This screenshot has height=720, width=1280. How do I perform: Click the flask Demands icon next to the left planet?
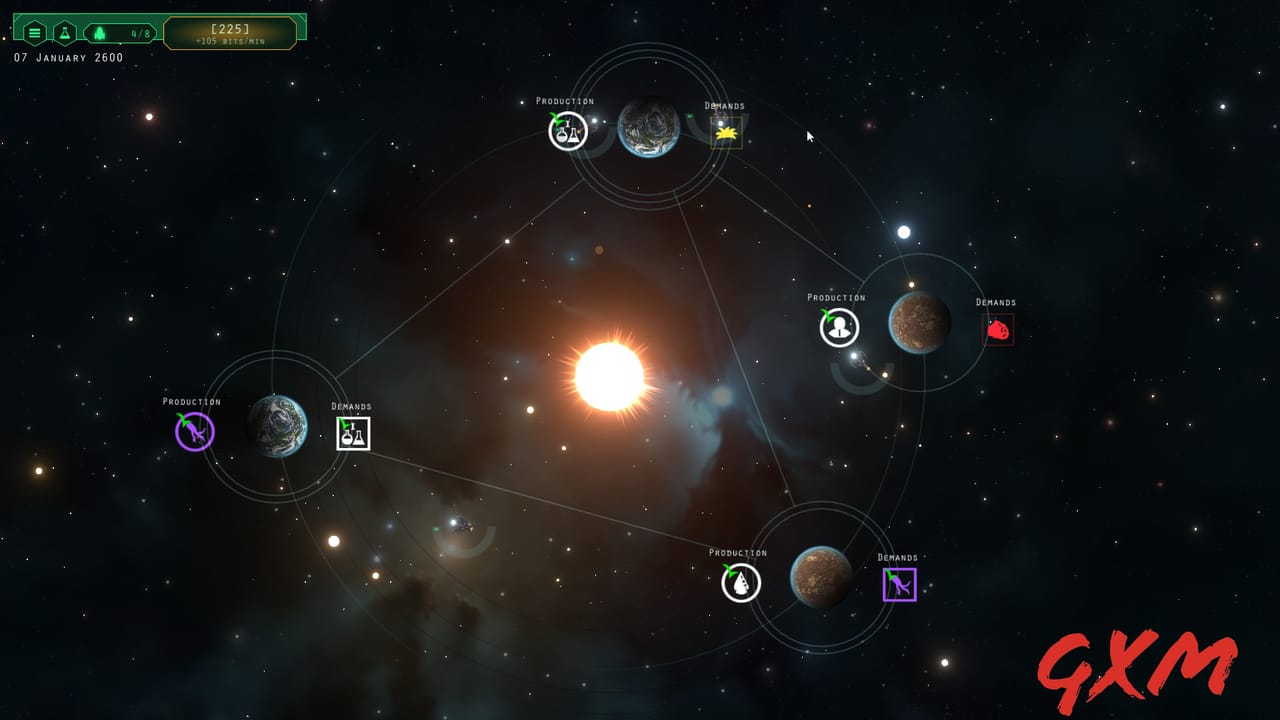(x=352, y=433)
